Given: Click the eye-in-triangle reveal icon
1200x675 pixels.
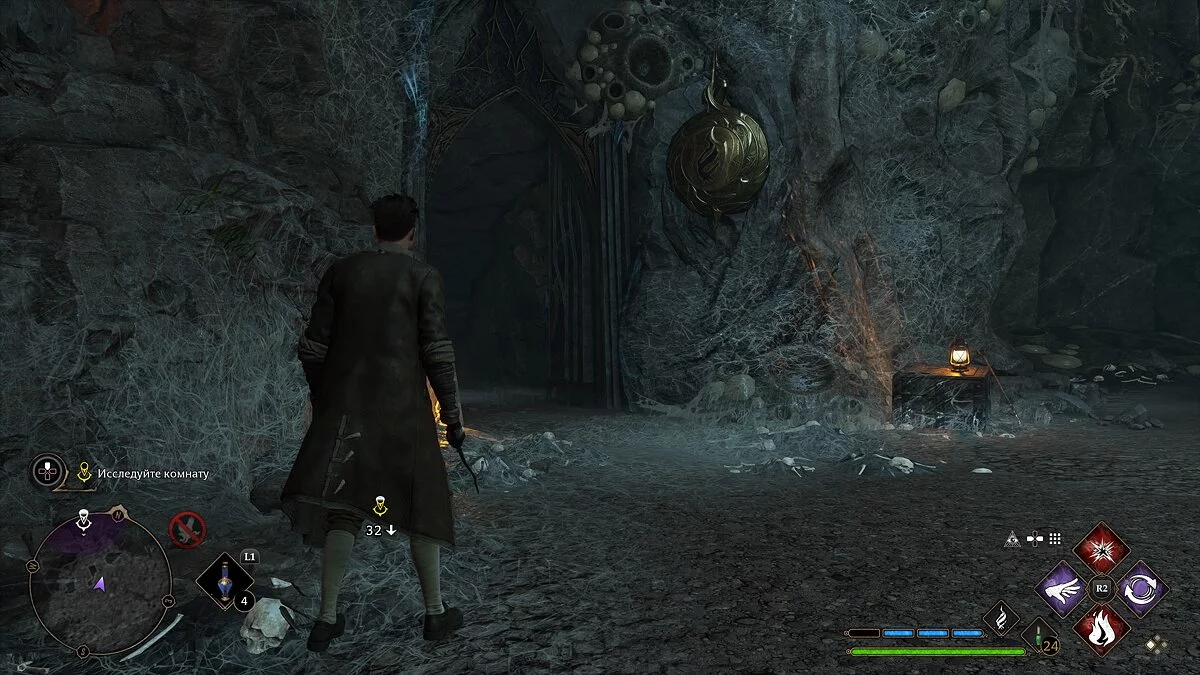Looking at the screenshot, I should click(1011, 540).
